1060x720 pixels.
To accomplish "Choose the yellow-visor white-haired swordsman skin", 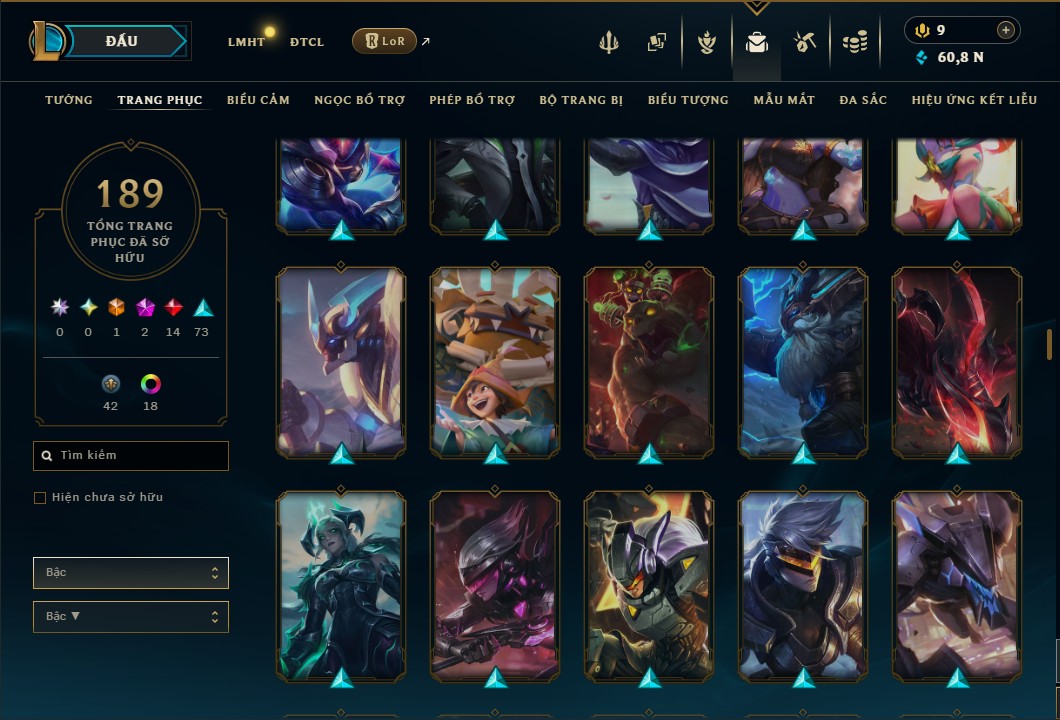I will 803,586.
